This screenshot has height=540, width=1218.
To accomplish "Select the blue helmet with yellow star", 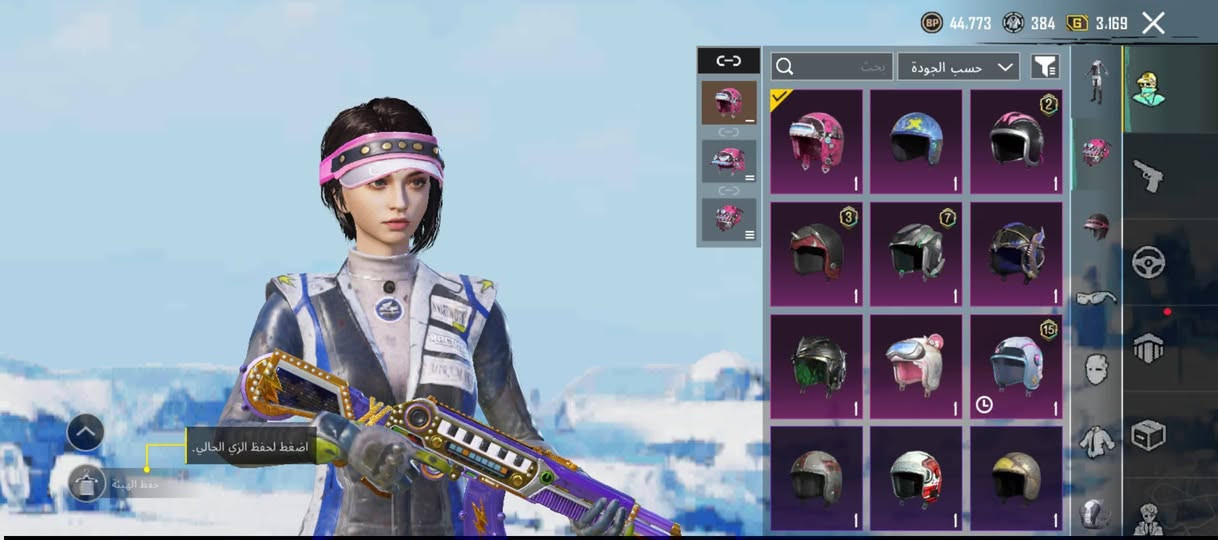I will pos(916,141).
